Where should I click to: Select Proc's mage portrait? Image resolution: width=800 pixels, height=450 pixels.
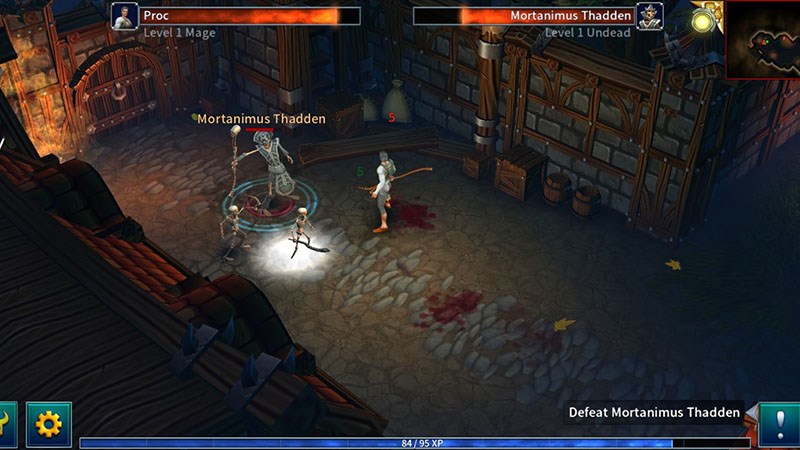pyautogui.click(x=125, y=17)
